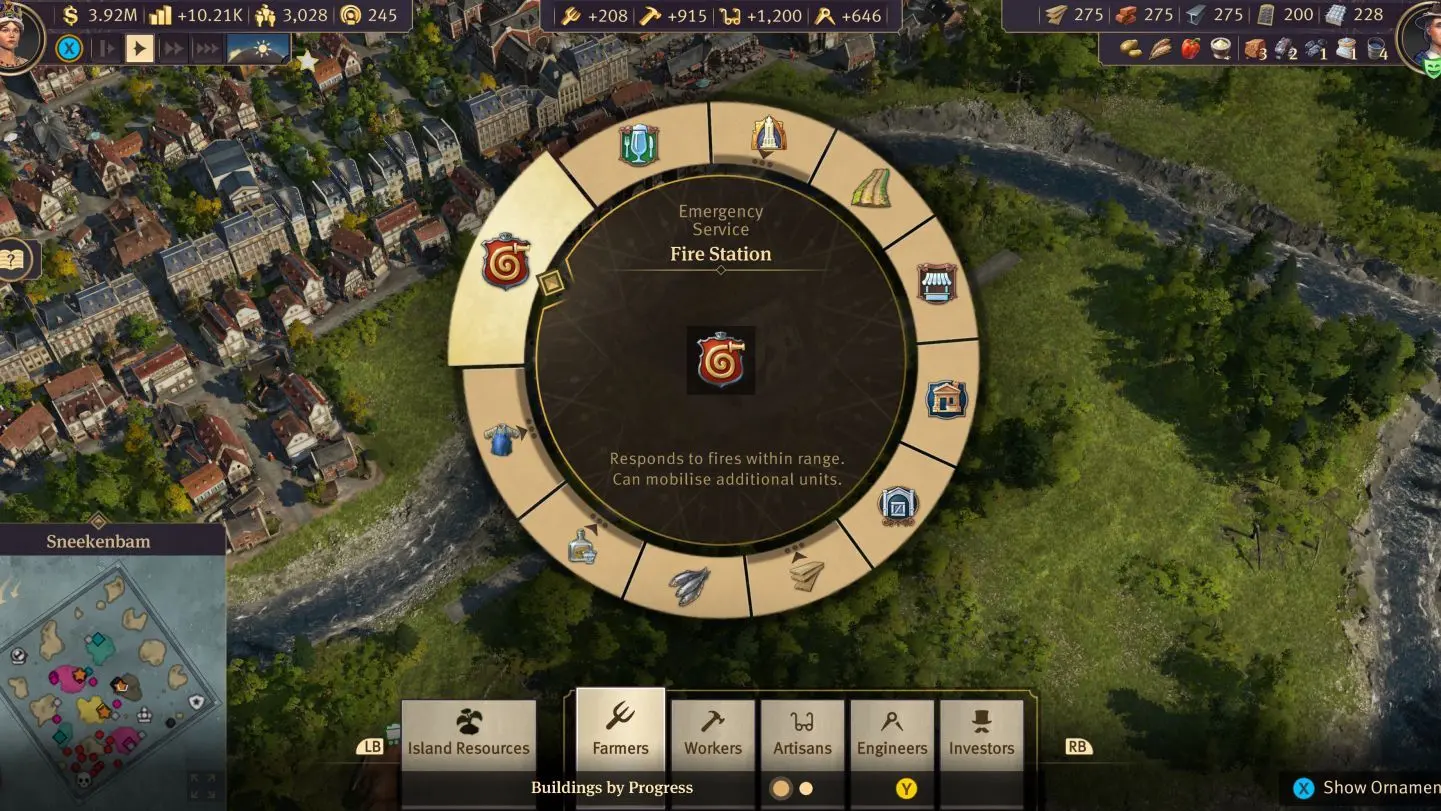The width and height of the screenshot is (1441, 811).
Task: Set game speed to fast forward
Action: [174, 48]
